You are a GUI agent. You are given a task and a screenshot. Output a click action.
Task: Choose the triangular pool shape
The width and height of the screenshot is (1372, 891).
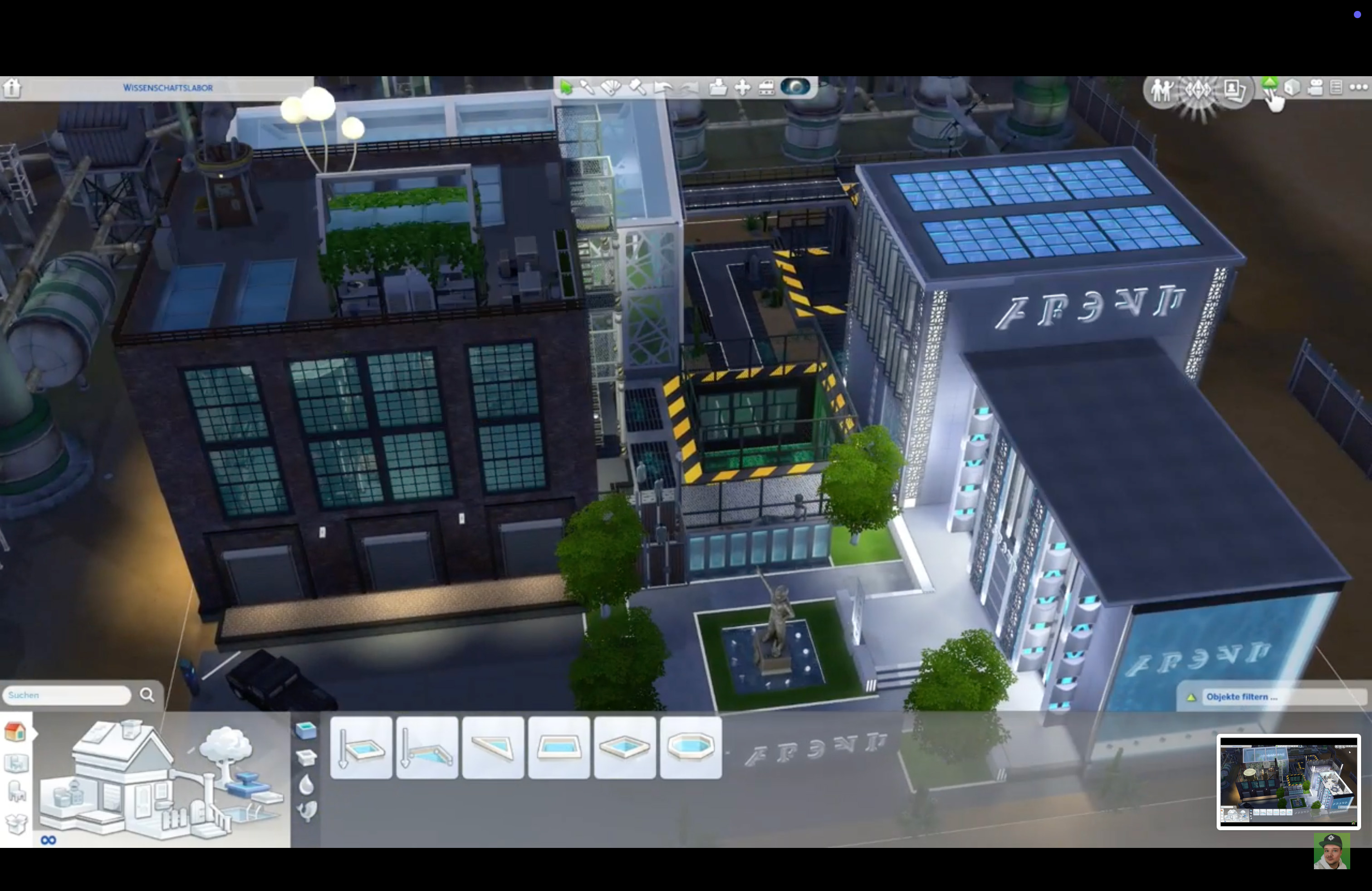click(x=493, y=748)
